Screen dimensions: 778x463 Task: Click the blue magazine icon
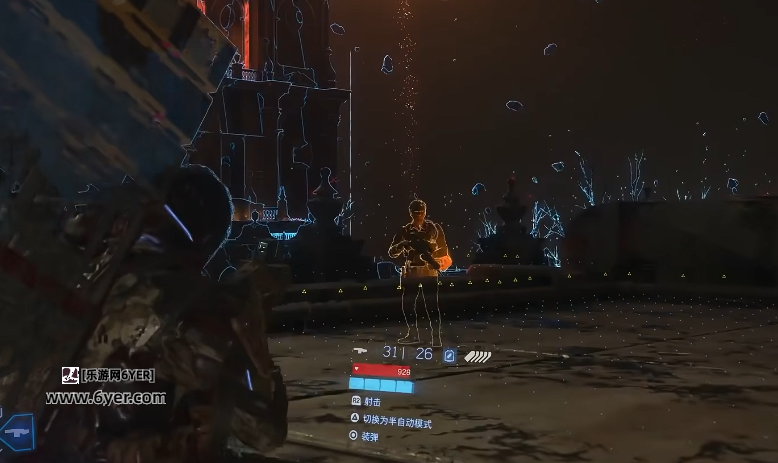[x=450, y=354]
